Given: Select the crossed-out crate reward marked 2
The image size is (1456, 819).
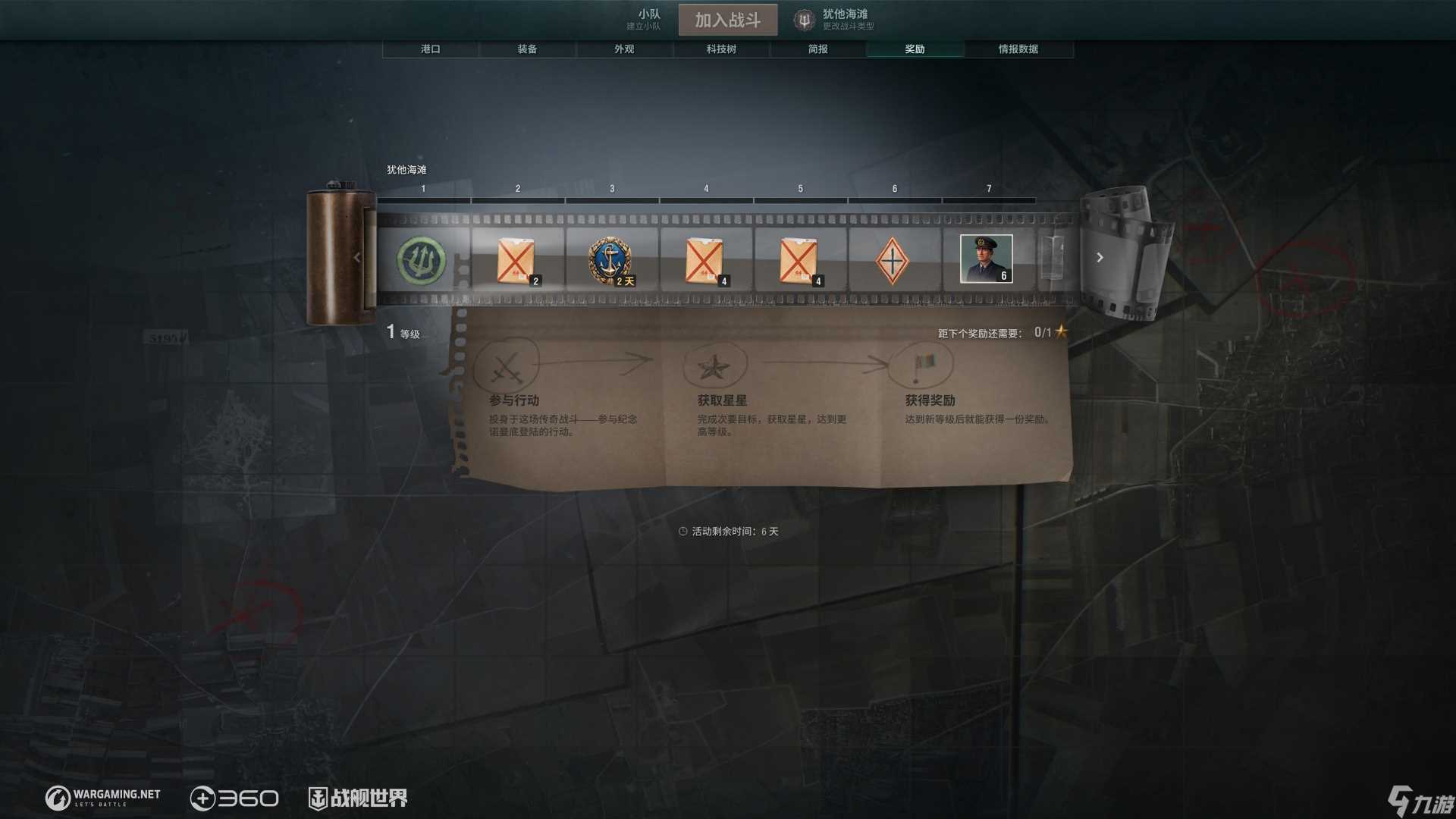Looking at the screenshot, I should tap(516, 260).
